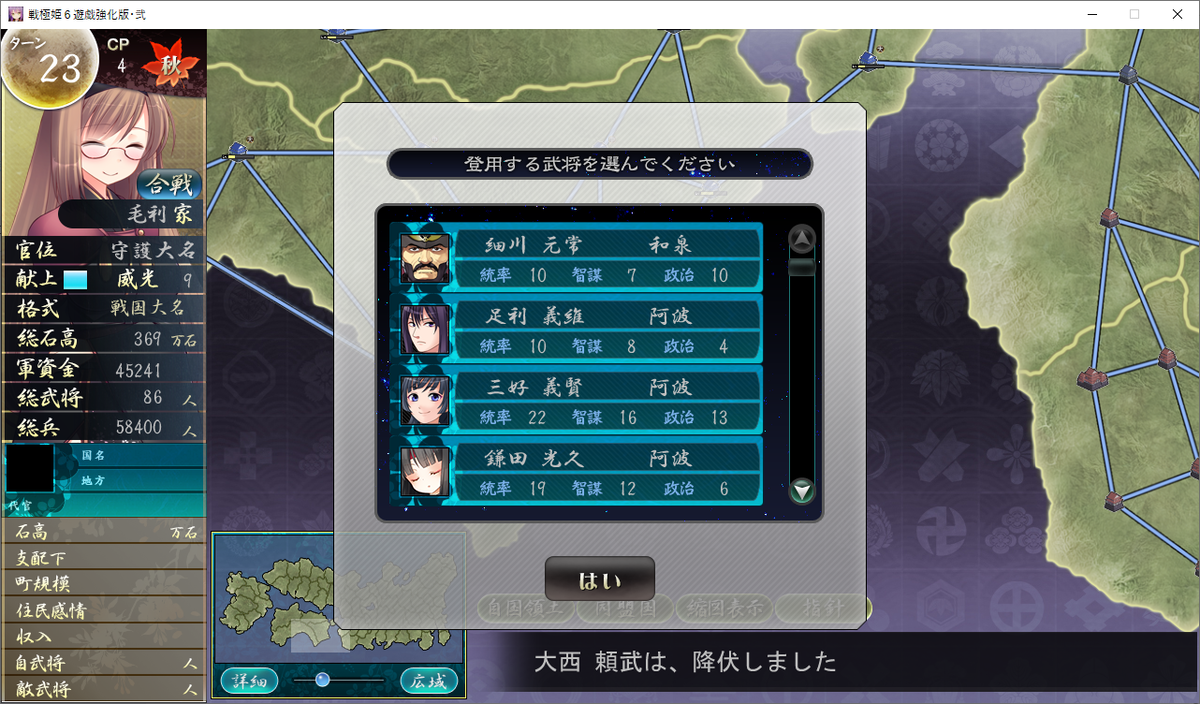Click the list's up arrow button
The width and height of the screenshot is (1200, 704).
click(x=802, y=238)
